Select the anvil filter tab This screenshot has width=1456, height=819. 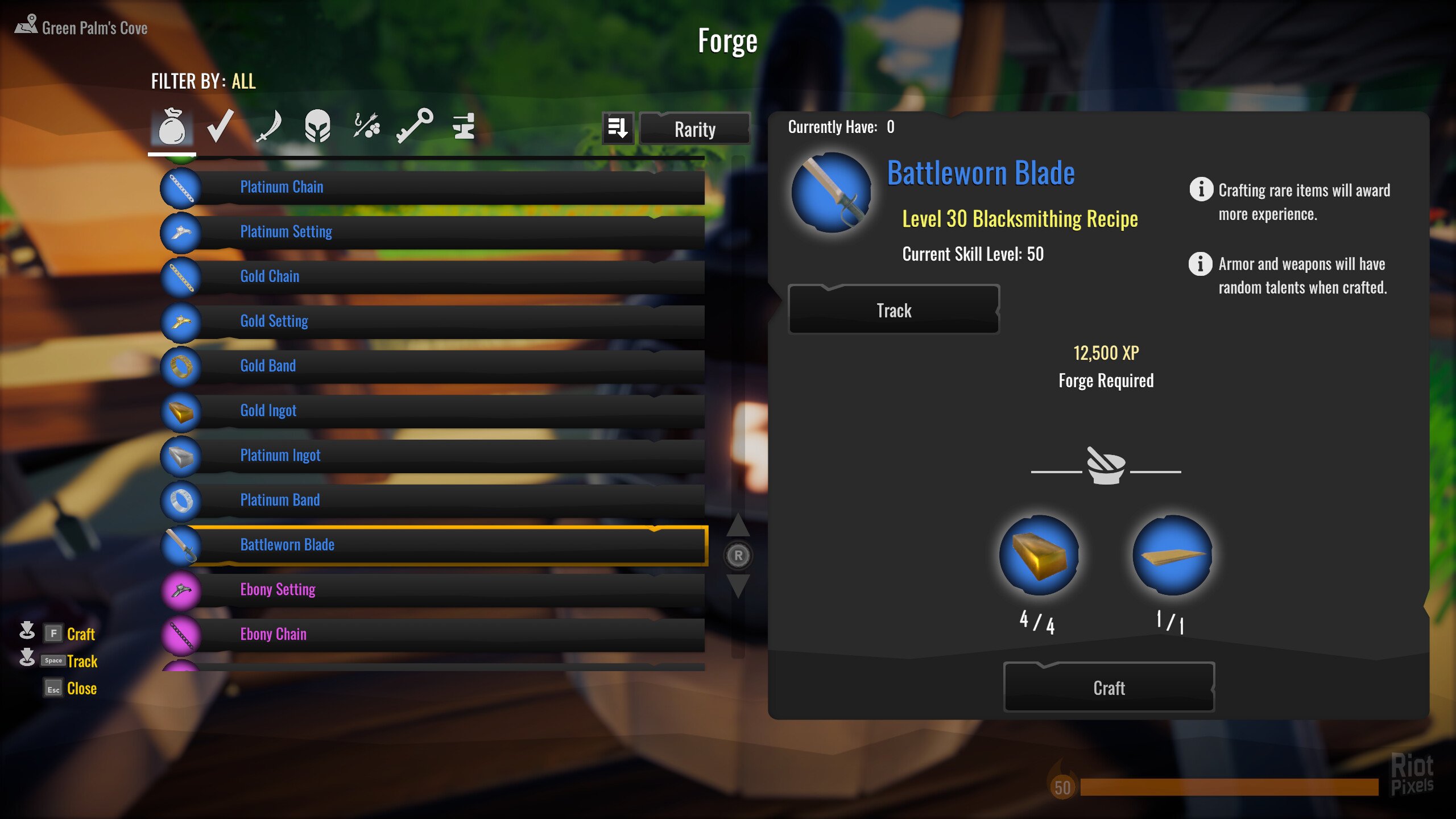click(464, 126)
